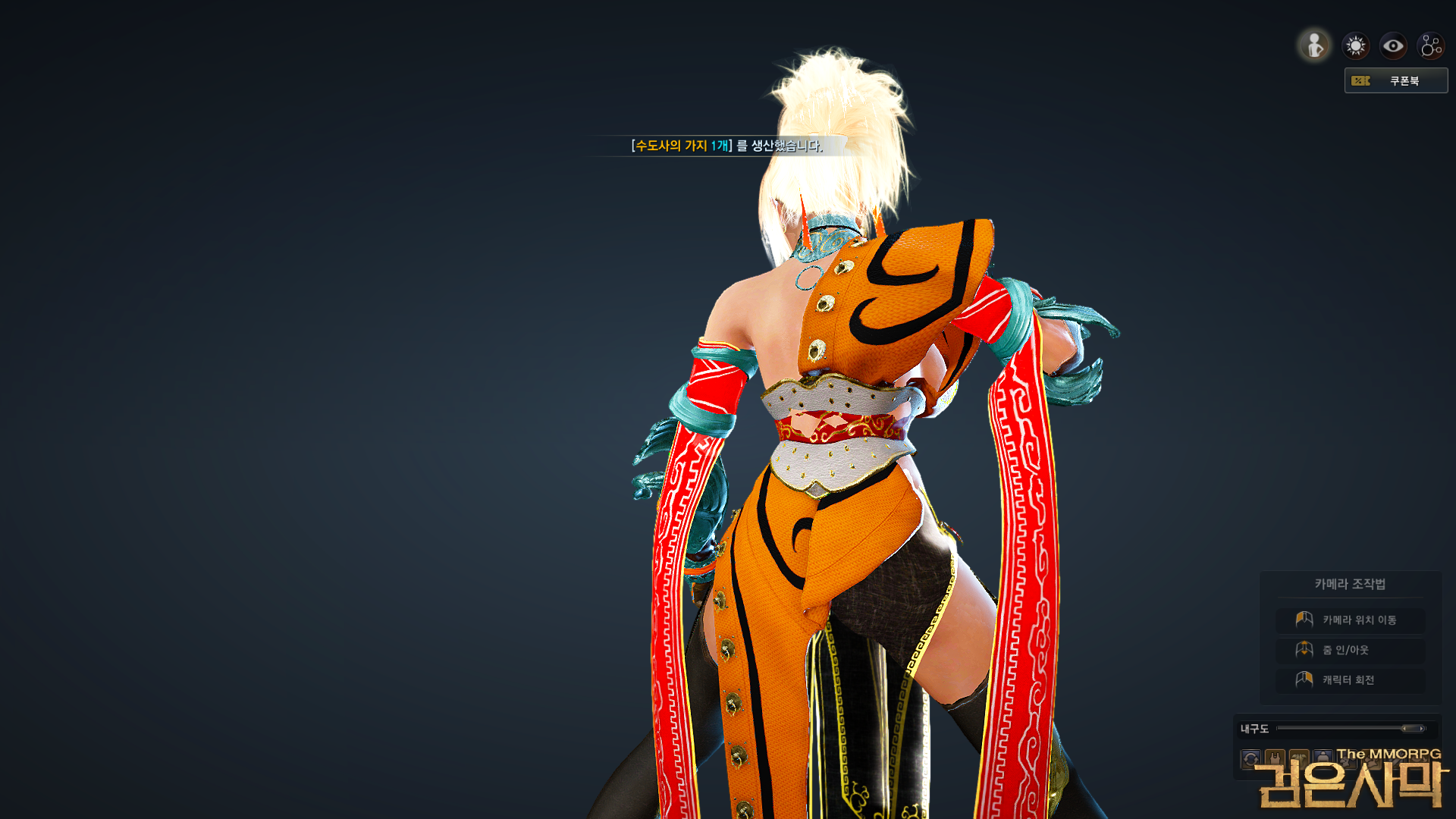
Task: Click the right arrow on the durability bar
Action: coord(1422,728)
